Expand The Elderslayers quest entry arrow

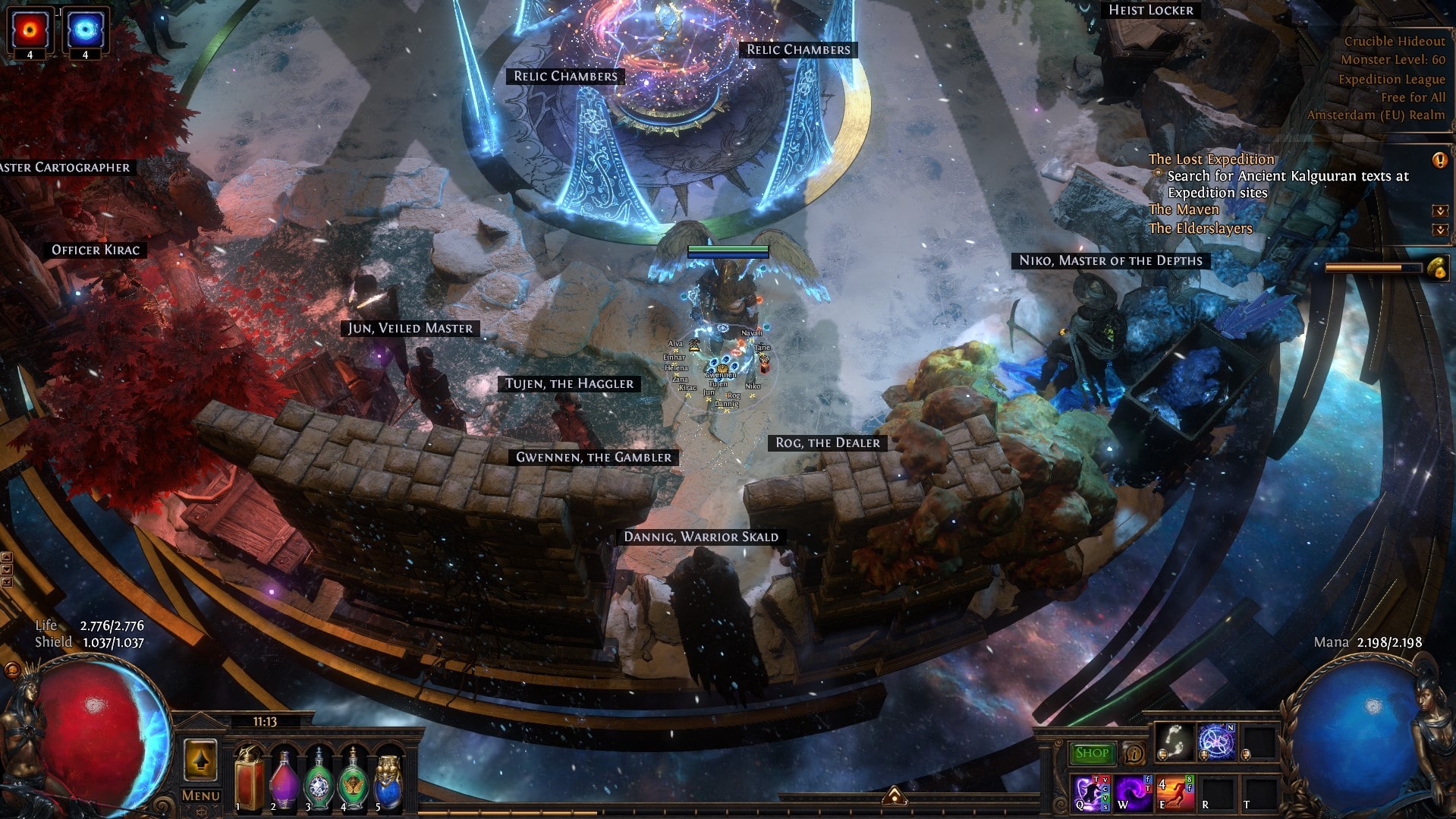point(1439,229)
